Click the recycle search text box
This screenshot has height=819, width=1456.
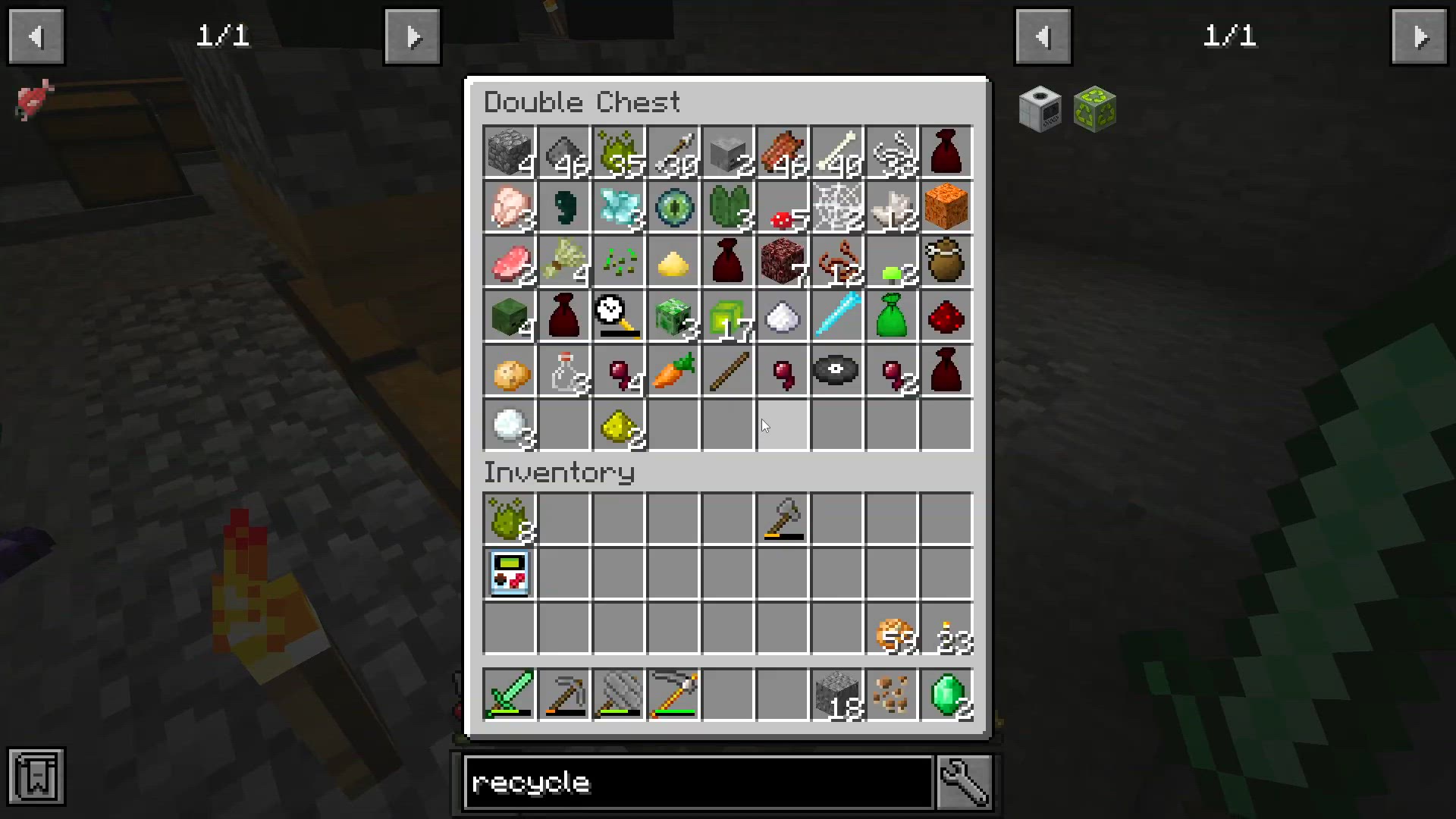[x=698, y=782]
